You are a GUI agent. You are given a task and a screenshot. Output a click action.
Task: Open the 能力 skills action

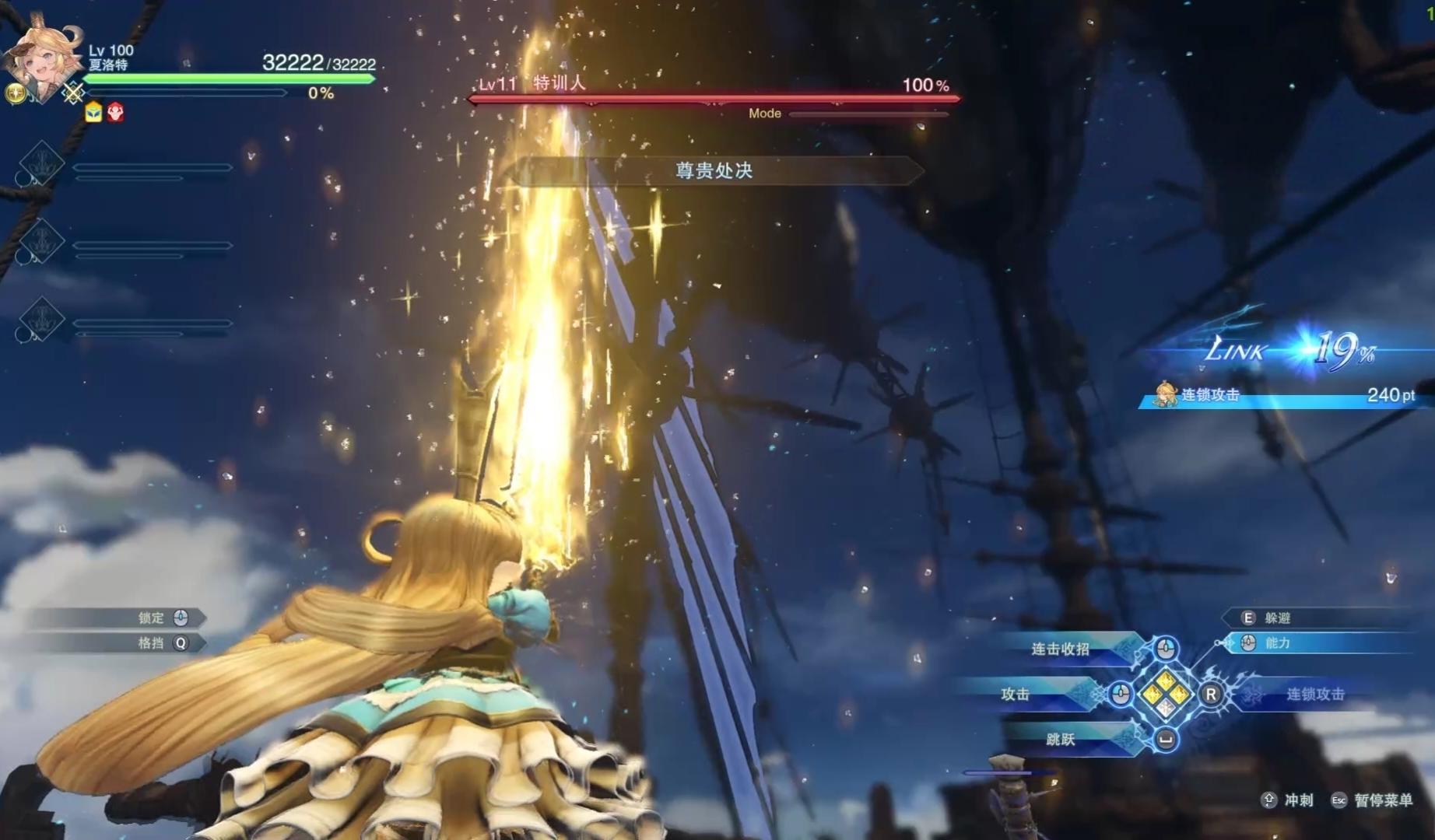tap(1278, 643)
